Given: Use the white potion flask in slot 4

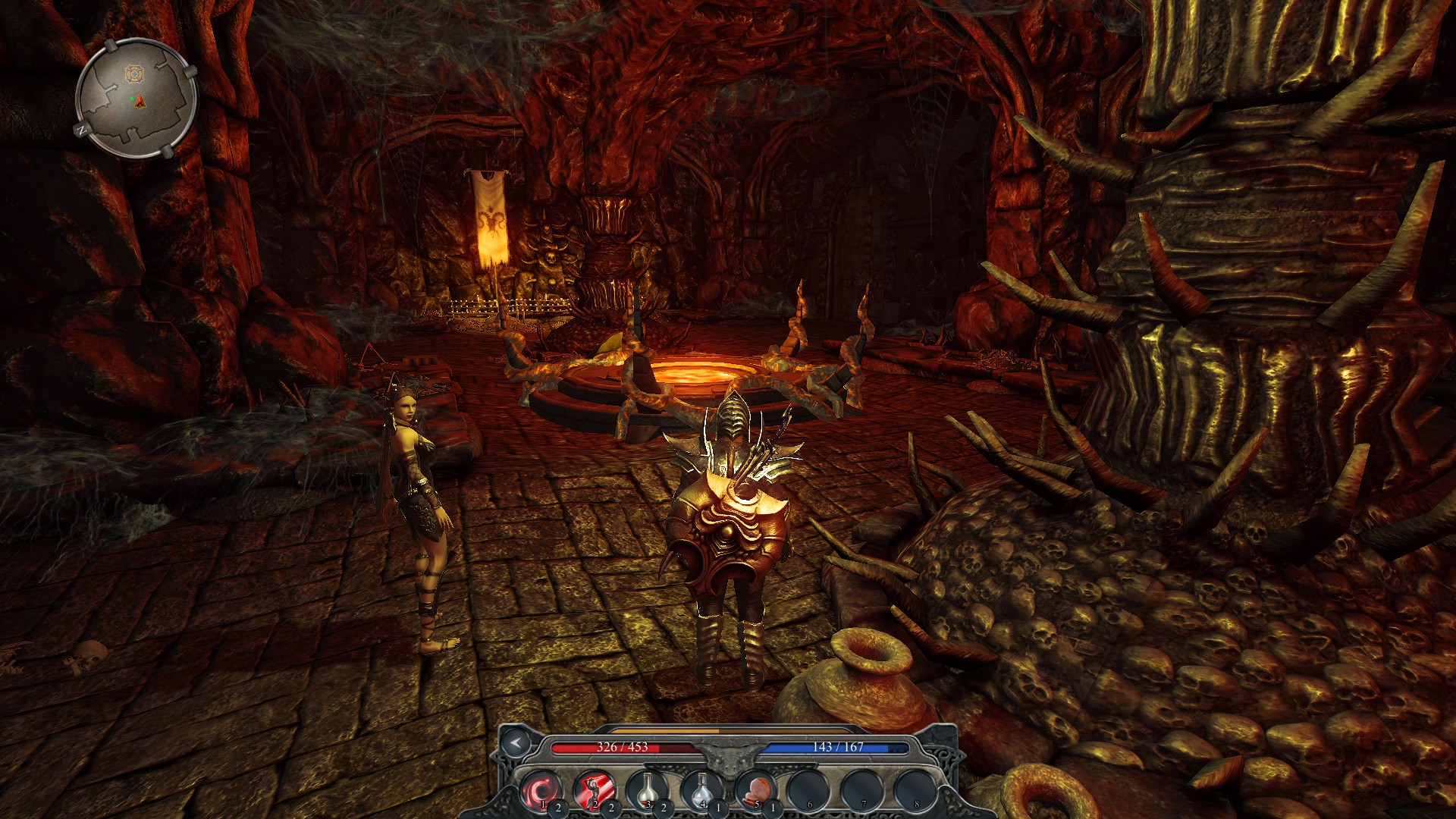Looking at the screenshot, I should pyautogui.click(x=701, y=790).
